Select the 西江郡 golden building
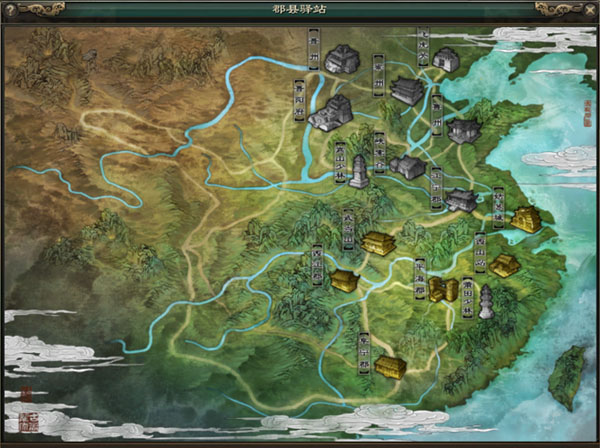This screenshot has width=600, height=448. click(345, 279)
